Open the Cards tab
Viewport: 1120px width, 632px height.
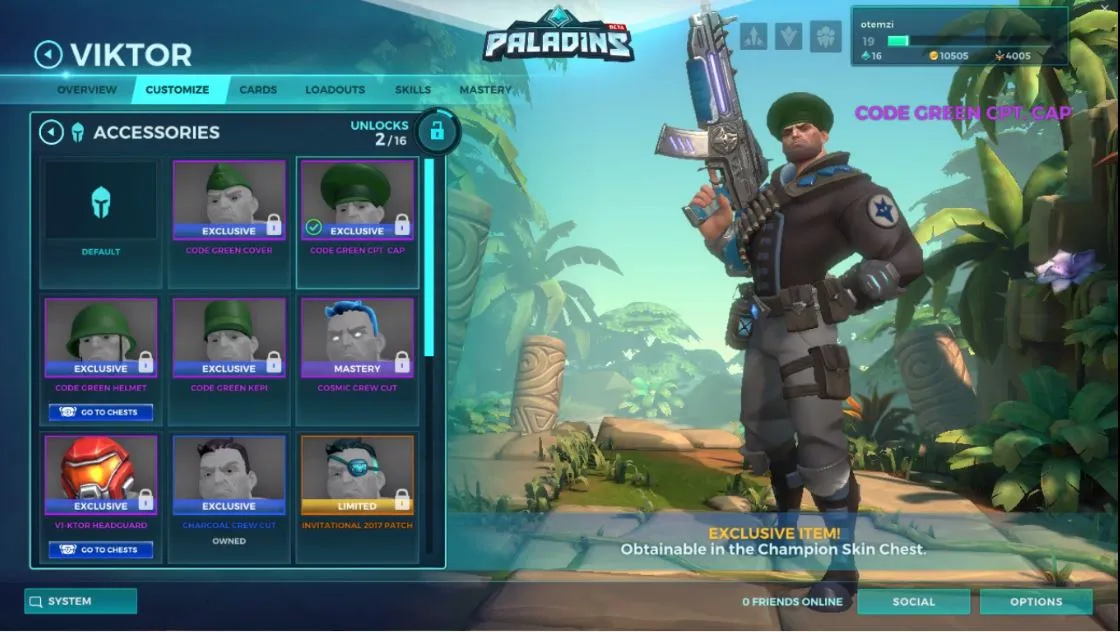coord(258,90)
